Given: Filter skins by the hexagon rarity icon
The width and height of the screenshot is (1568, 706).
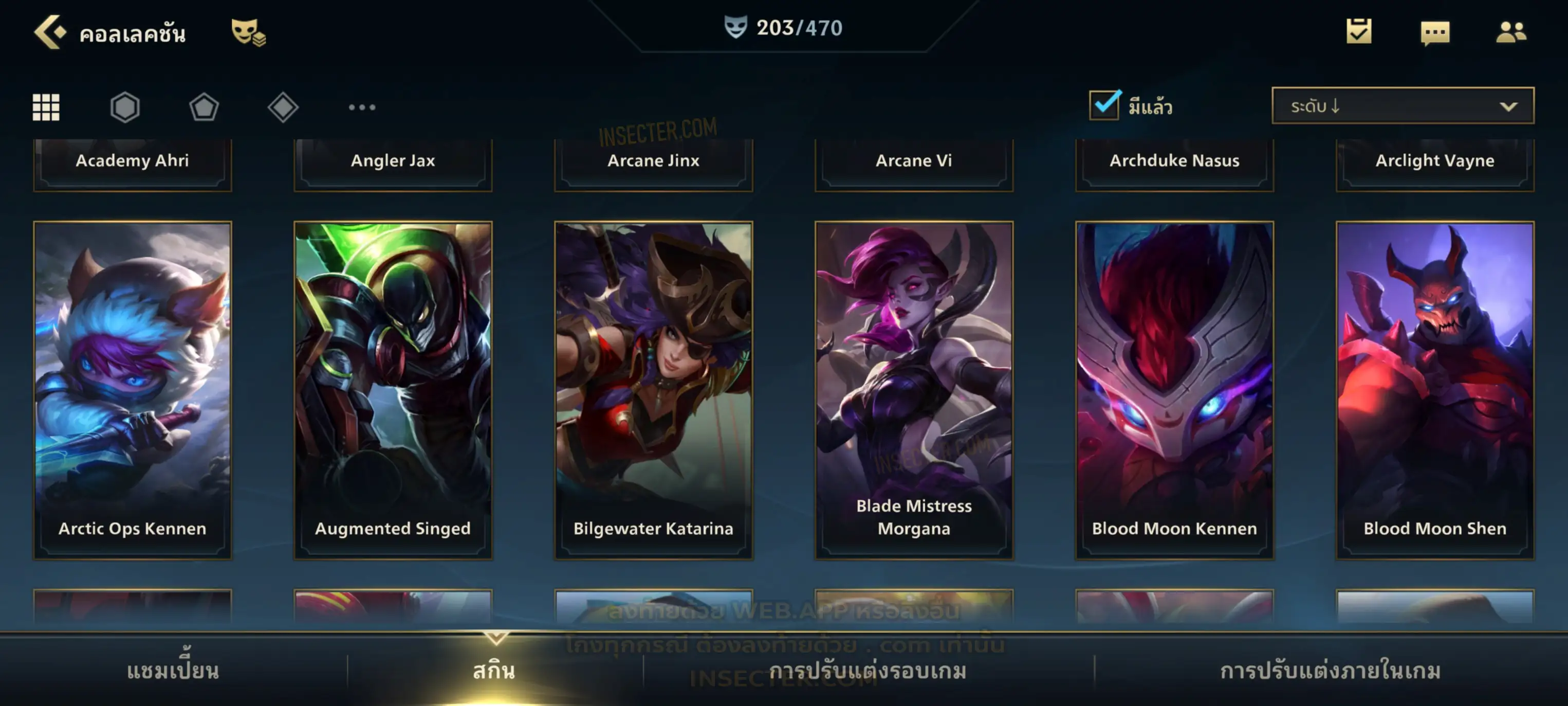Looking at the screenshot, I should pos(125,107).
